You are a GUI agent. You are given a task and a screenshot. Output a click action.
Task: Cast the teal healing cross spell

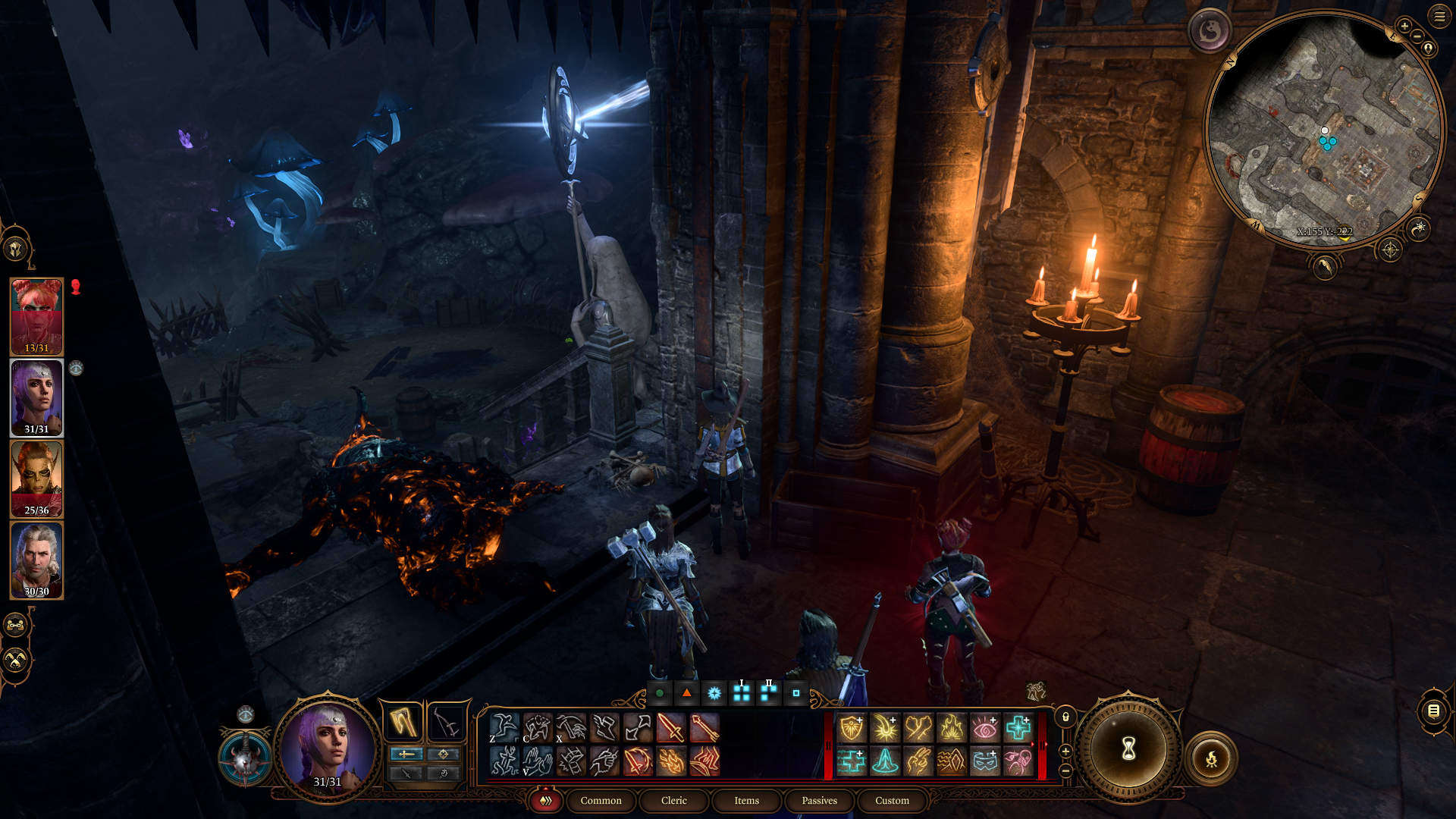click(x=1018, y=729)
